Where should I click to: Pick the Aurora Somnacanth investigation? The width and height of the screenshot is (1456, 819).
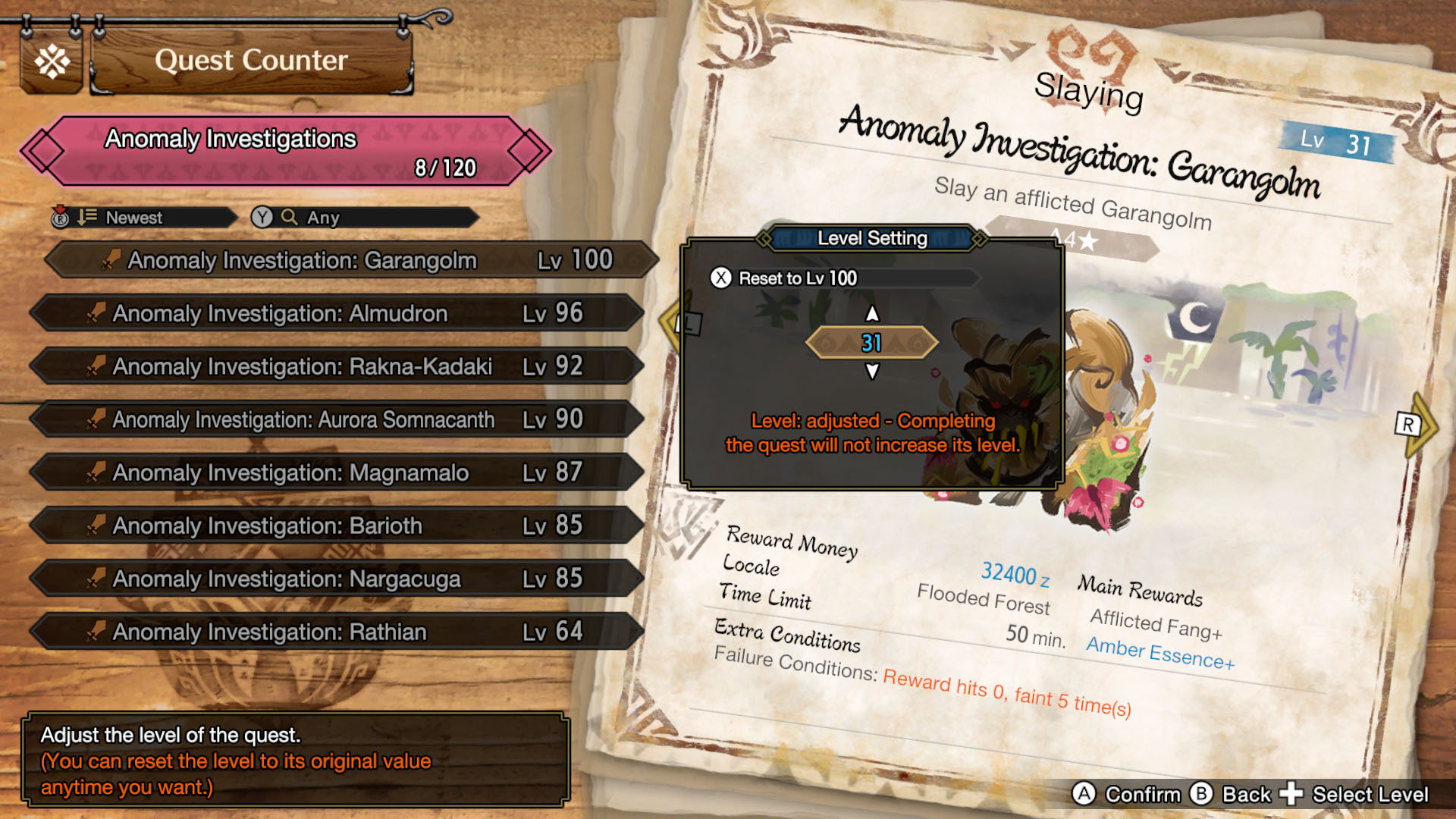[337, 419]
